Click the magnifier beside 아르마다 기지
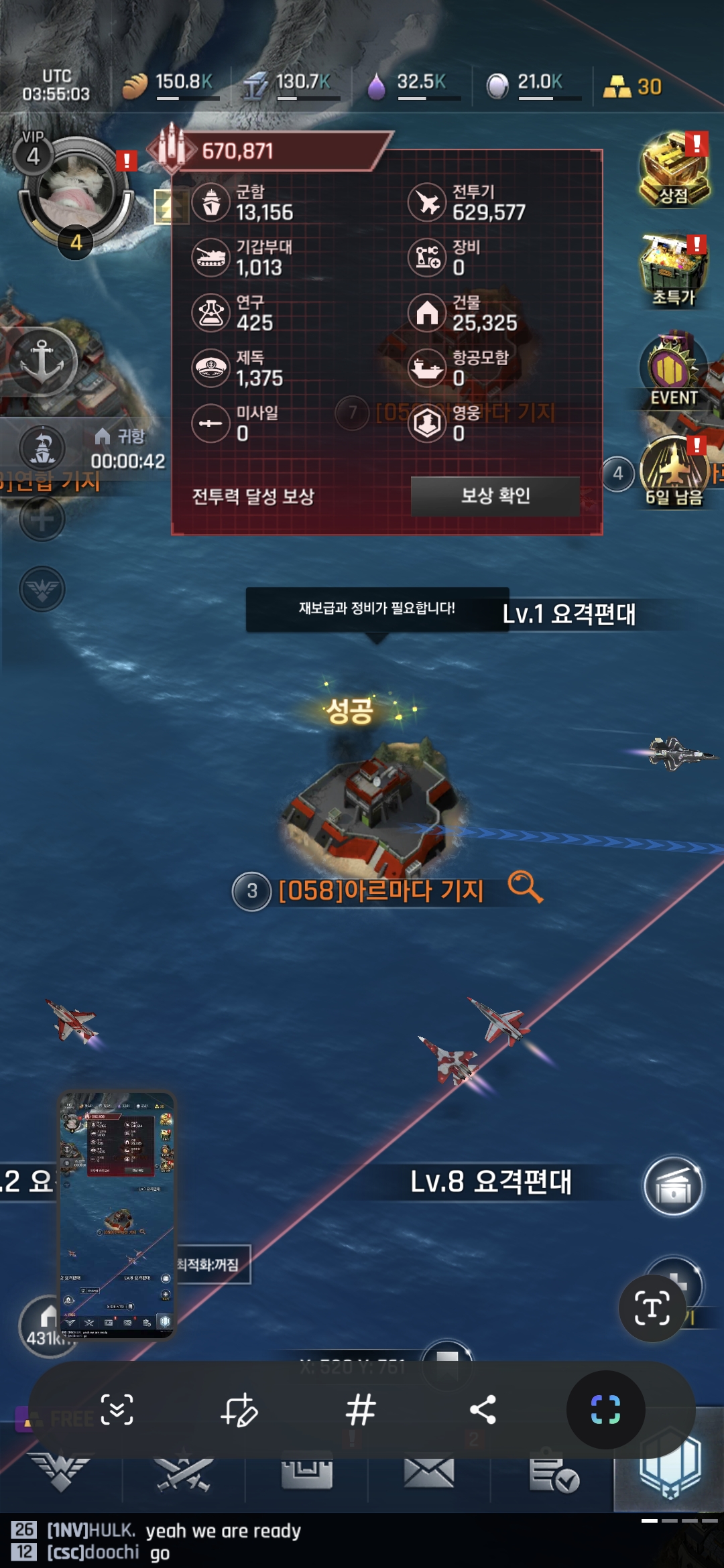Viewport: 724px width, 1568px height. click(525, 887)
